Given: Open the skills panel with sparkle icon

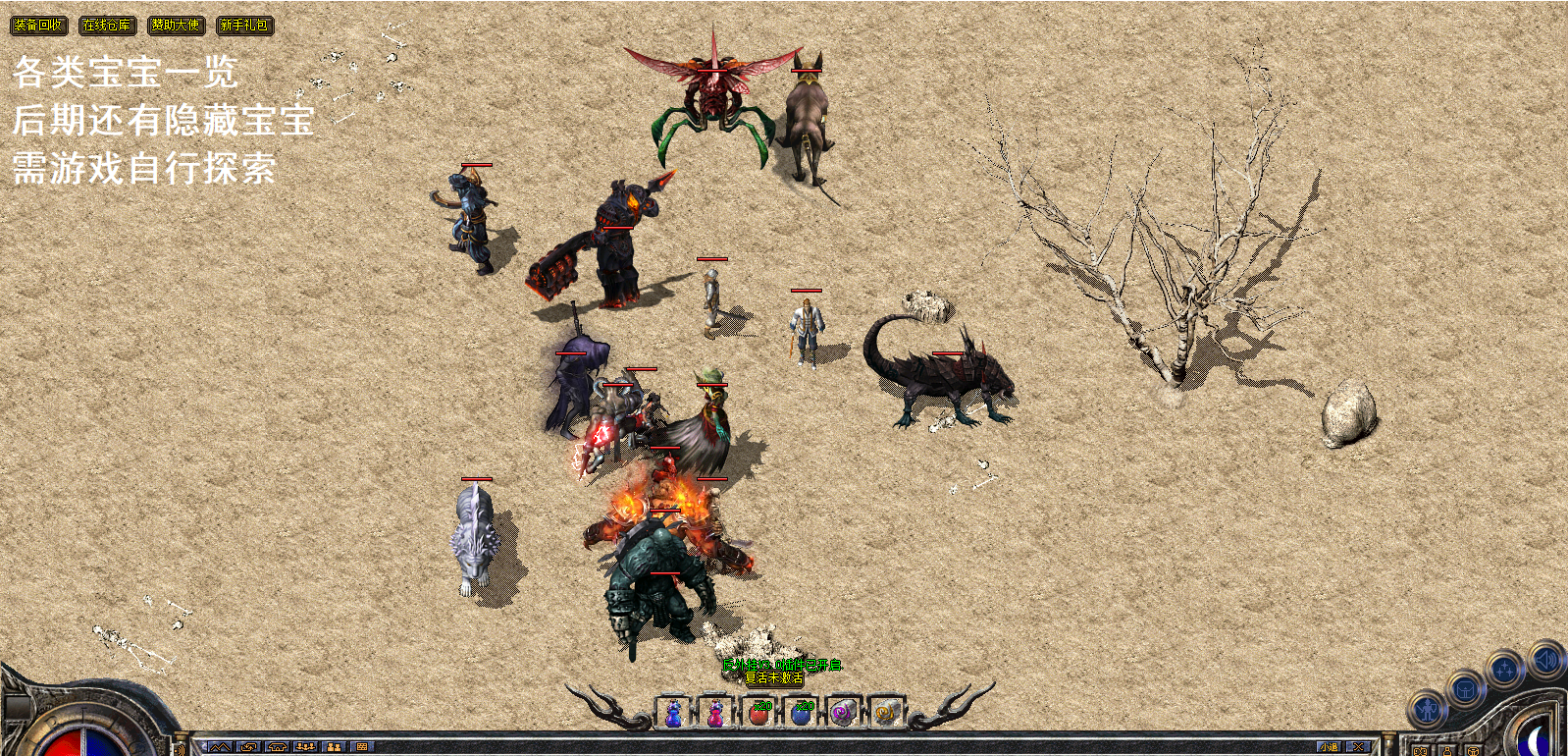Looking at the screenshot, I should [1504, 671].
